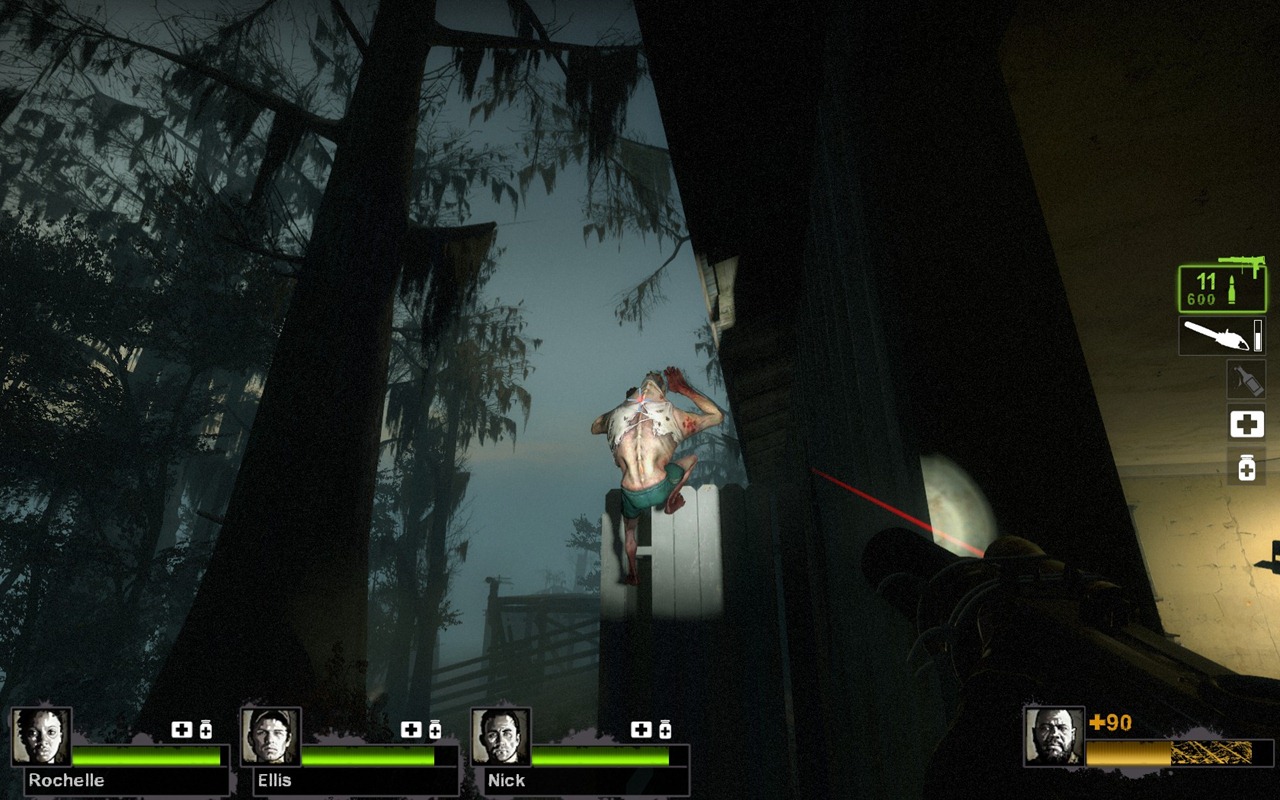Select the submachine gun primary weapon slot
The width and height of the screenshot is (1280, 800).
1221,288
